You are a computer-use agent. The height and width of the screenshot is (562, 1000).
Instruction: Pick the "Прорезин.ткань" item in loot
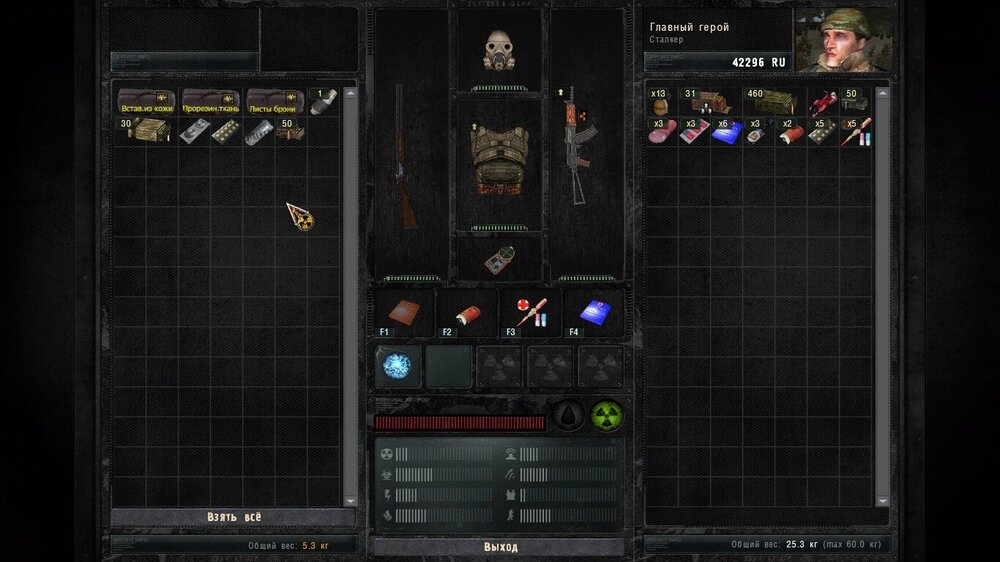click(210, 101)
